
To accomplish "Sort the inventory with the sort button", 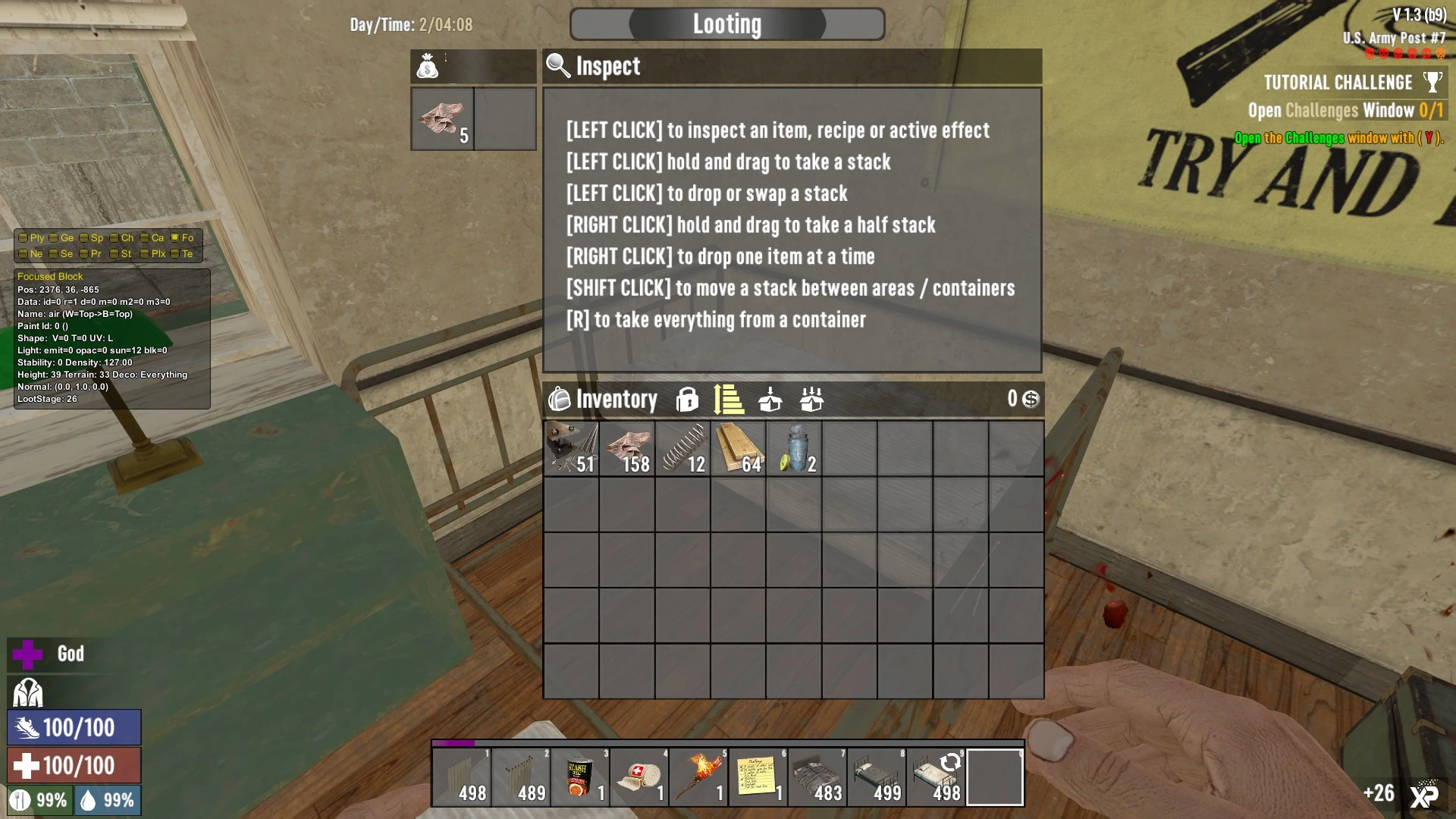I will pyautogui.click(x=729, y=400).
